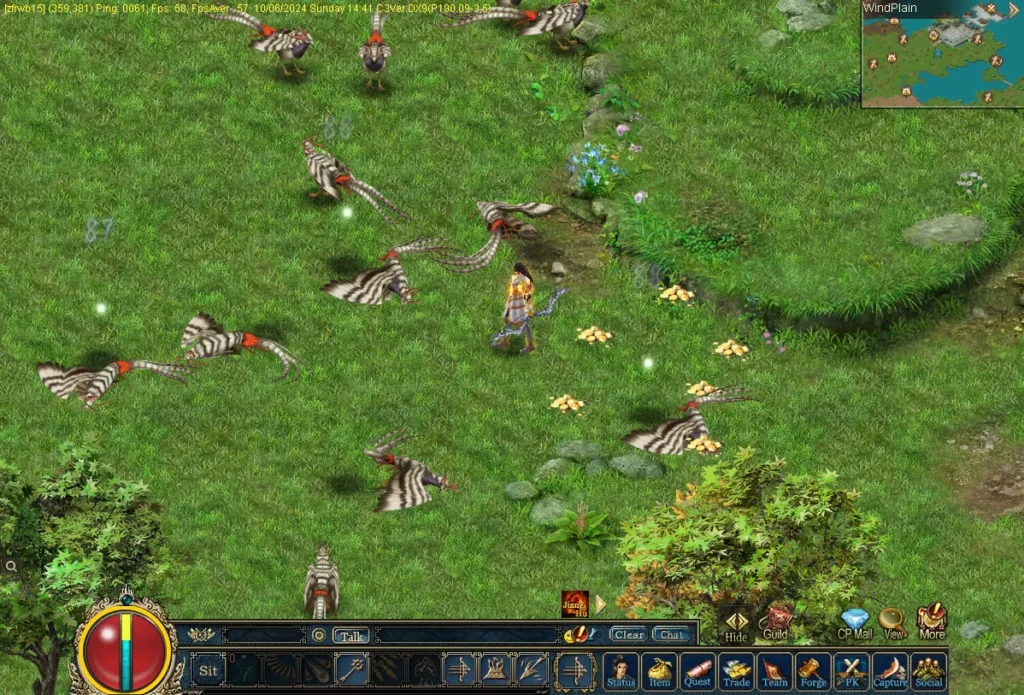1024x695 pixels.
Task: Expand the More menu
Action: pos(932,620)
